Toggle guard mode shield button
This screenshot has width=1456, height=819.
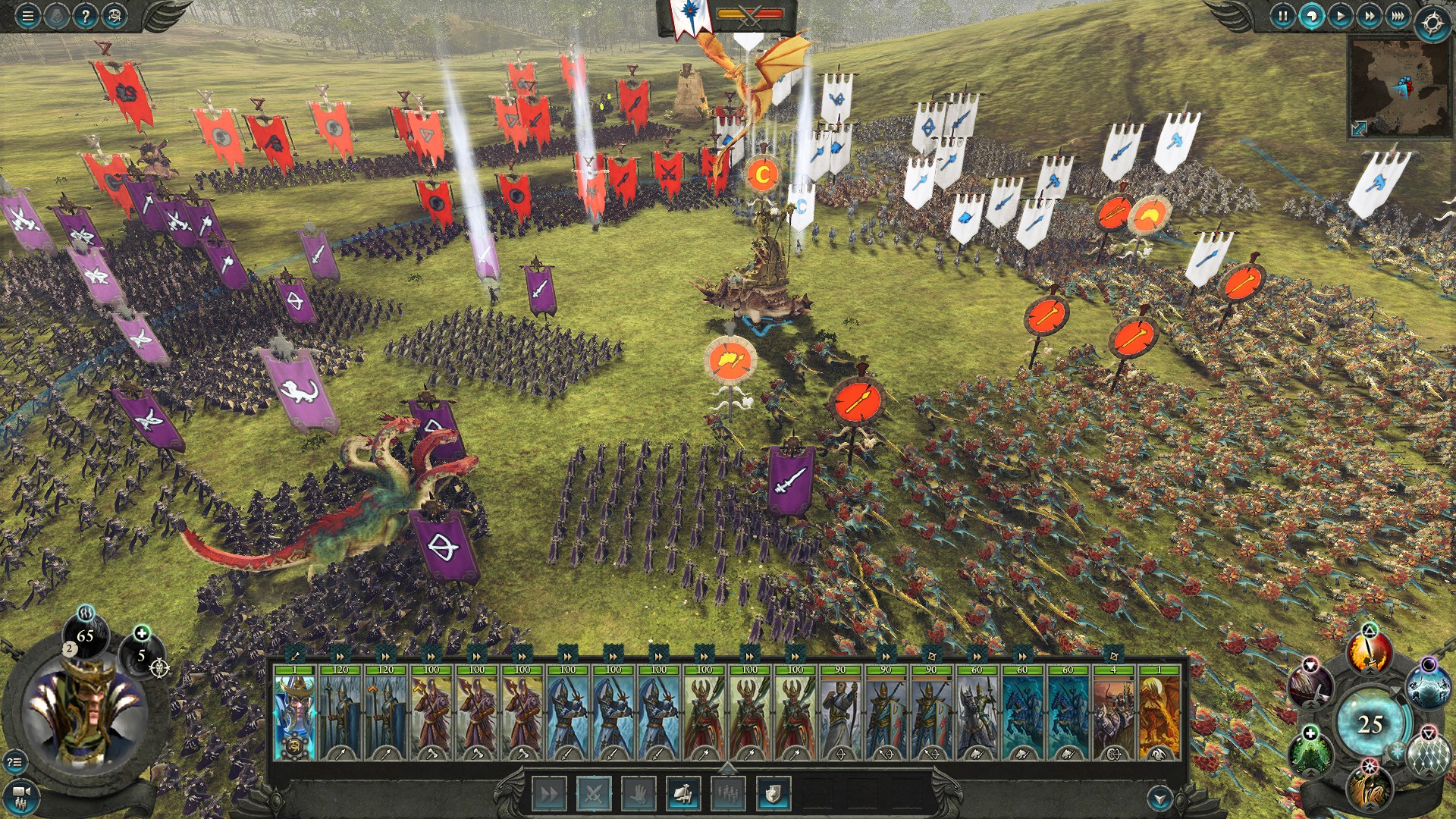coord(773,794)
